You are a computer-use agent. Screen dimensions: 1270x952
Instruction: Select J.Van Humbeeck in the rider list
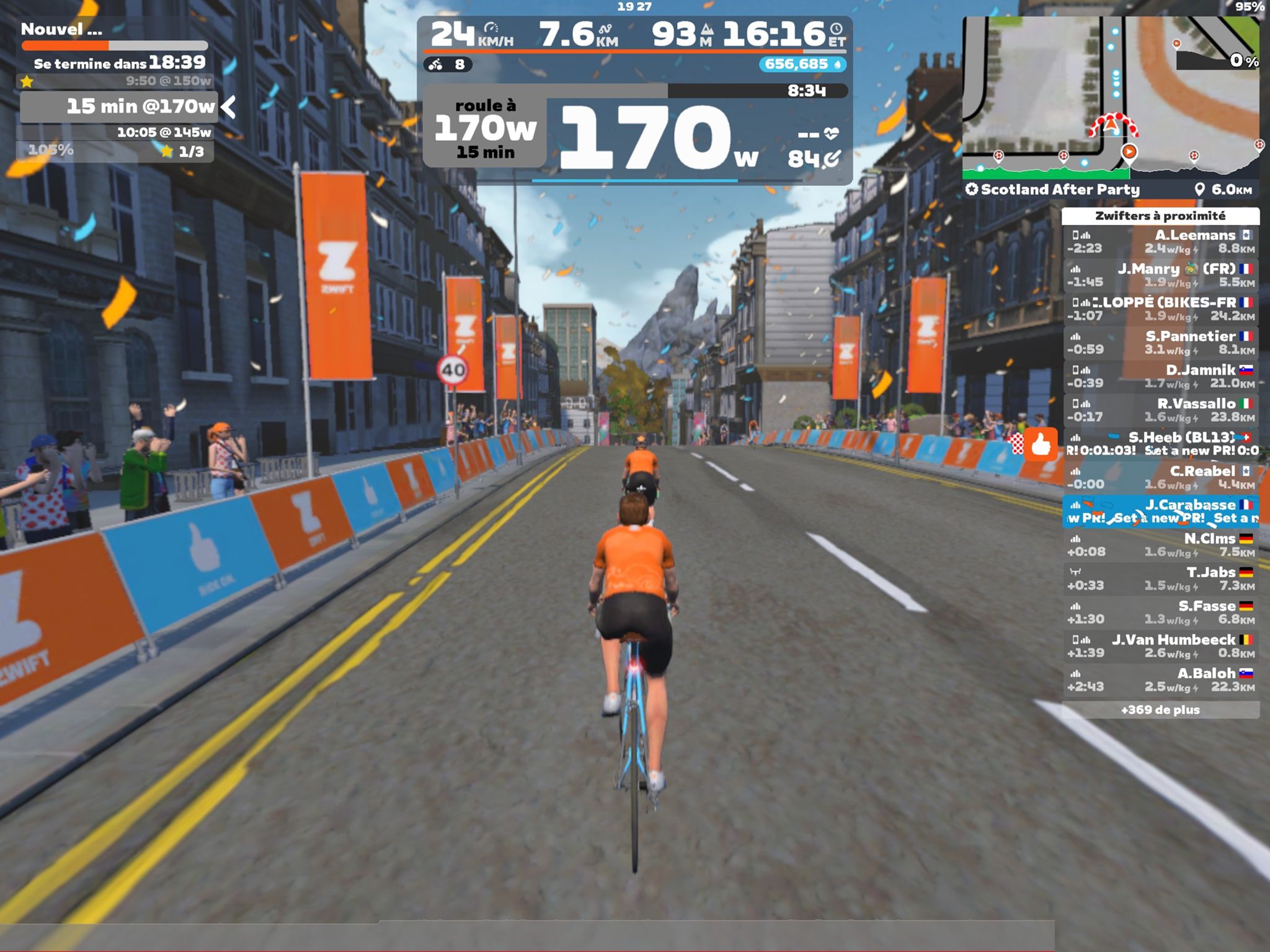(1160, 646)
